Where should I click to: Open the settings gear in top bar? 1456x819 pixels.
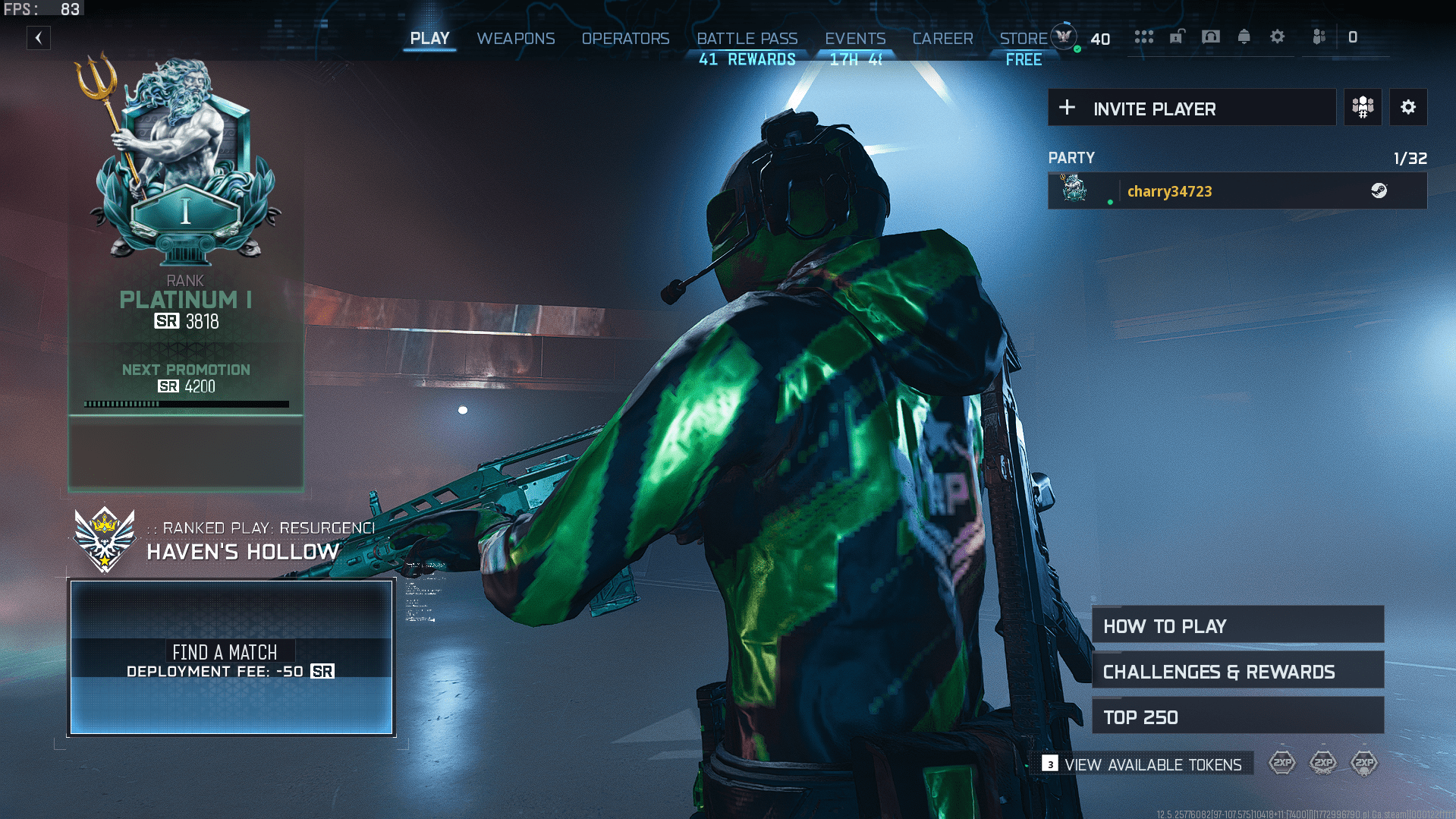tap(1278, 36)
